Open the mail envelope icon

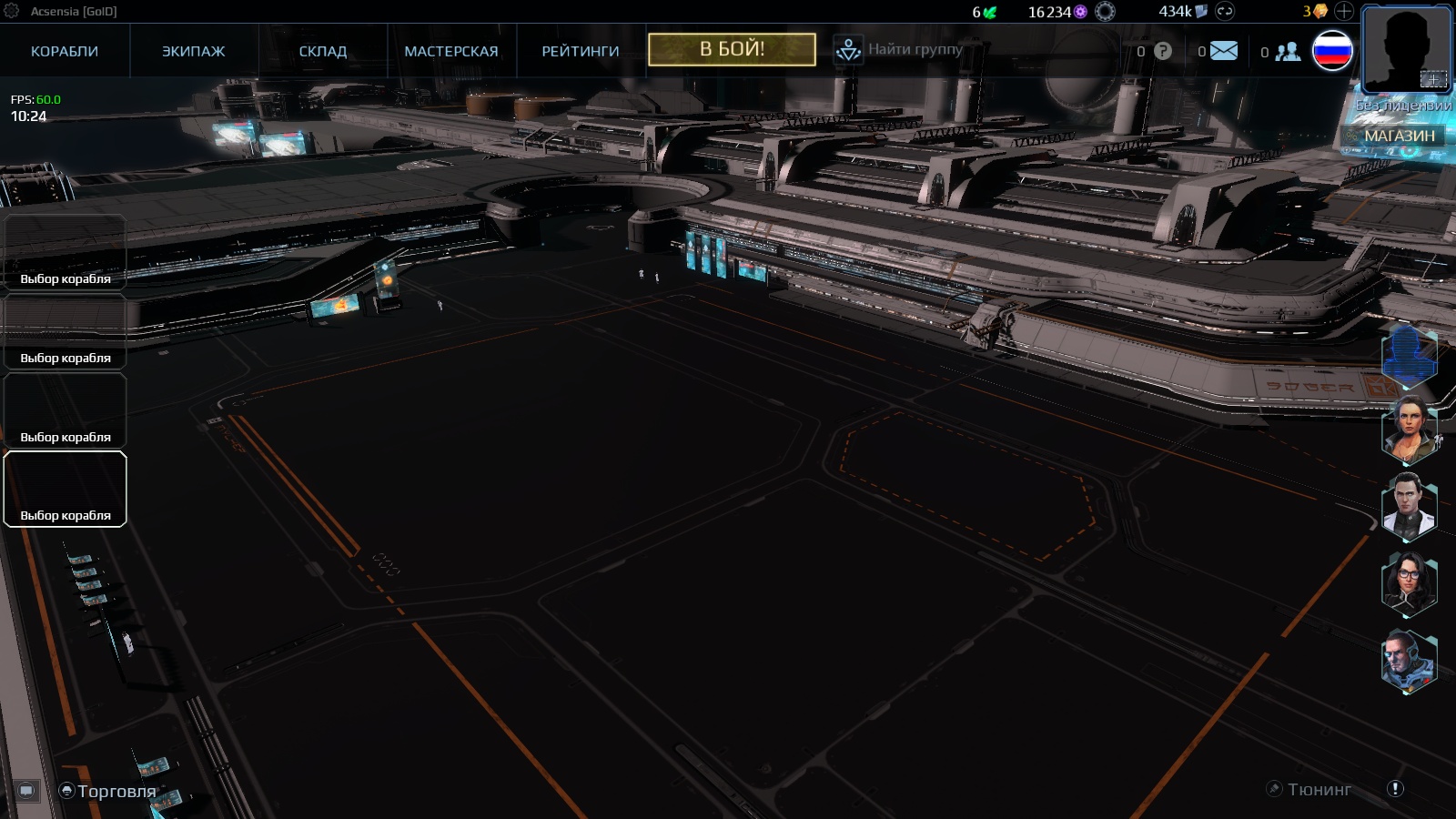1224,51
